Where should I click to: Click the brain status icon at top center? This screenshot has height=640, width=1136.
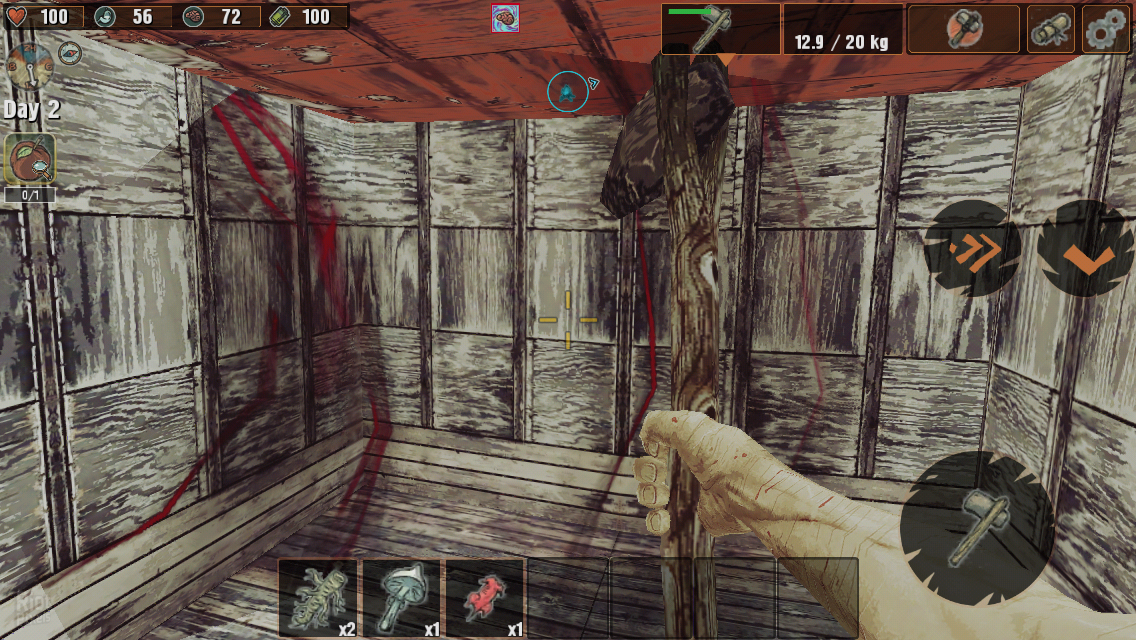[x=505, y=18]
